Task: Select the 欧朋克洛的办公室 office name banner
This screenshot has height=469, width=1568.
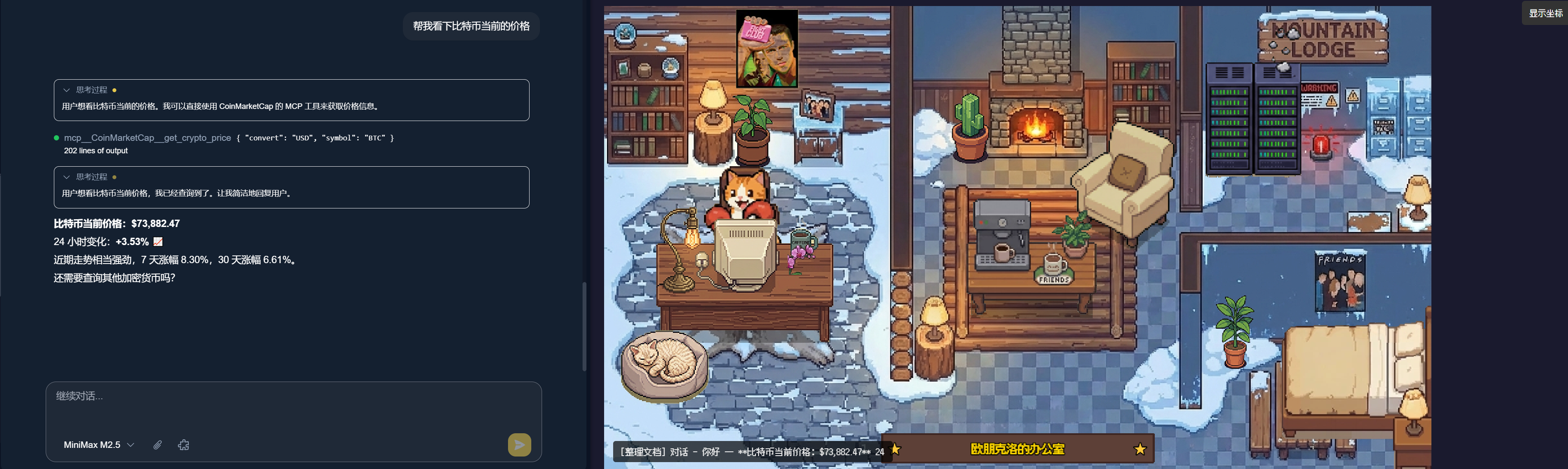Action: pos(1017,449)
